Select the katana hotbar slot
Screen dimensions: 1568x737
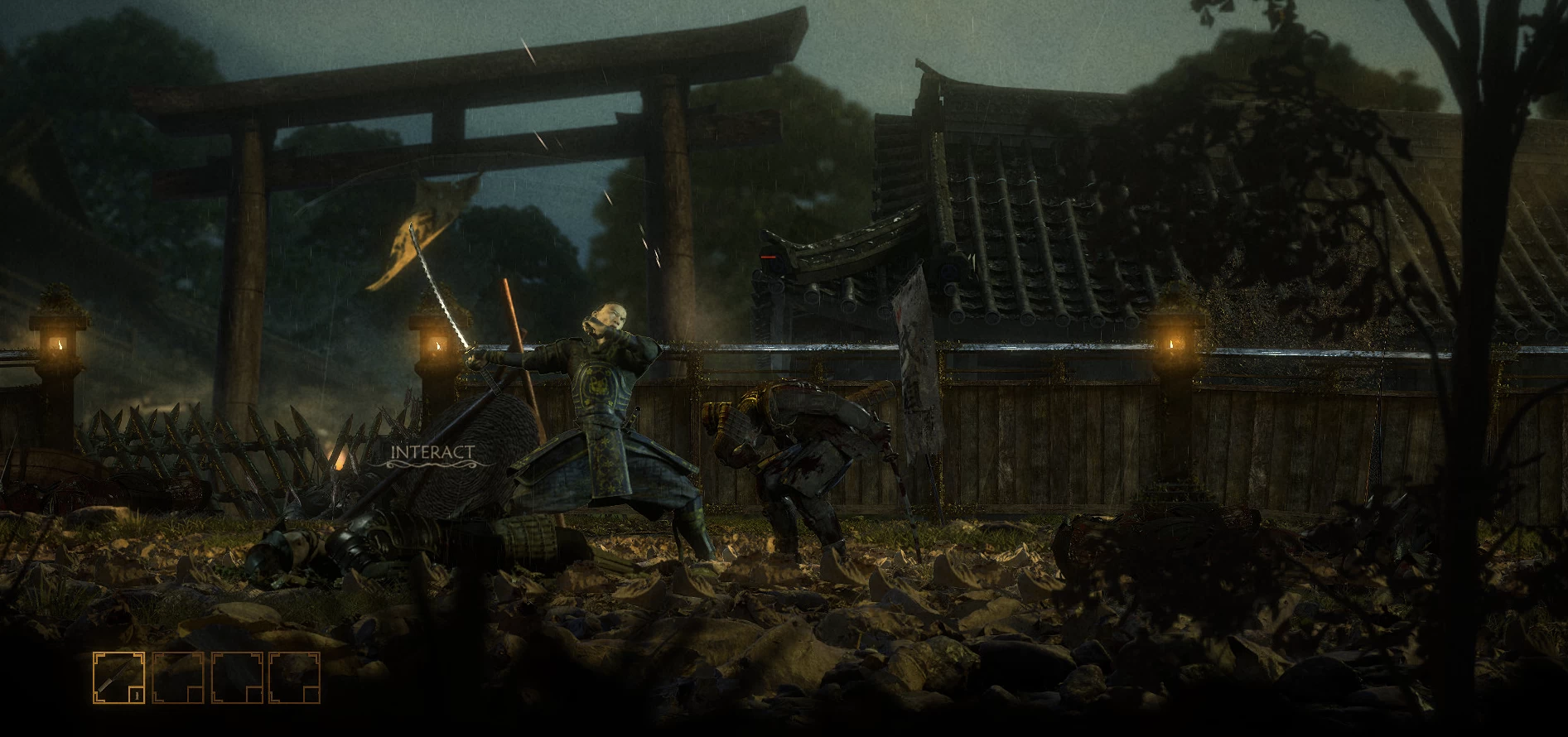pos(118,677)
